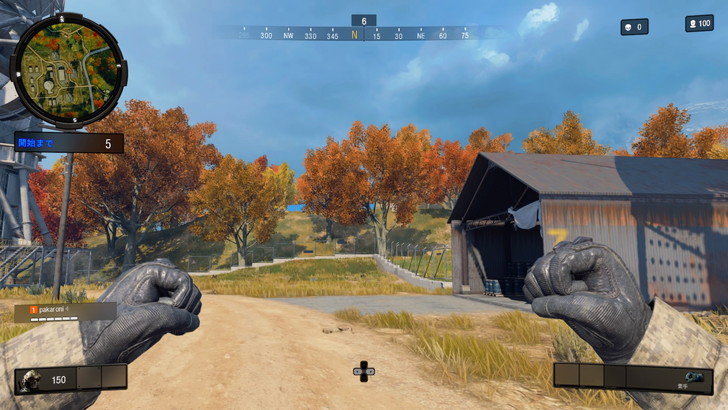Click the skull kills icon
Screen dimensions: 728x410
coord(628,27)
